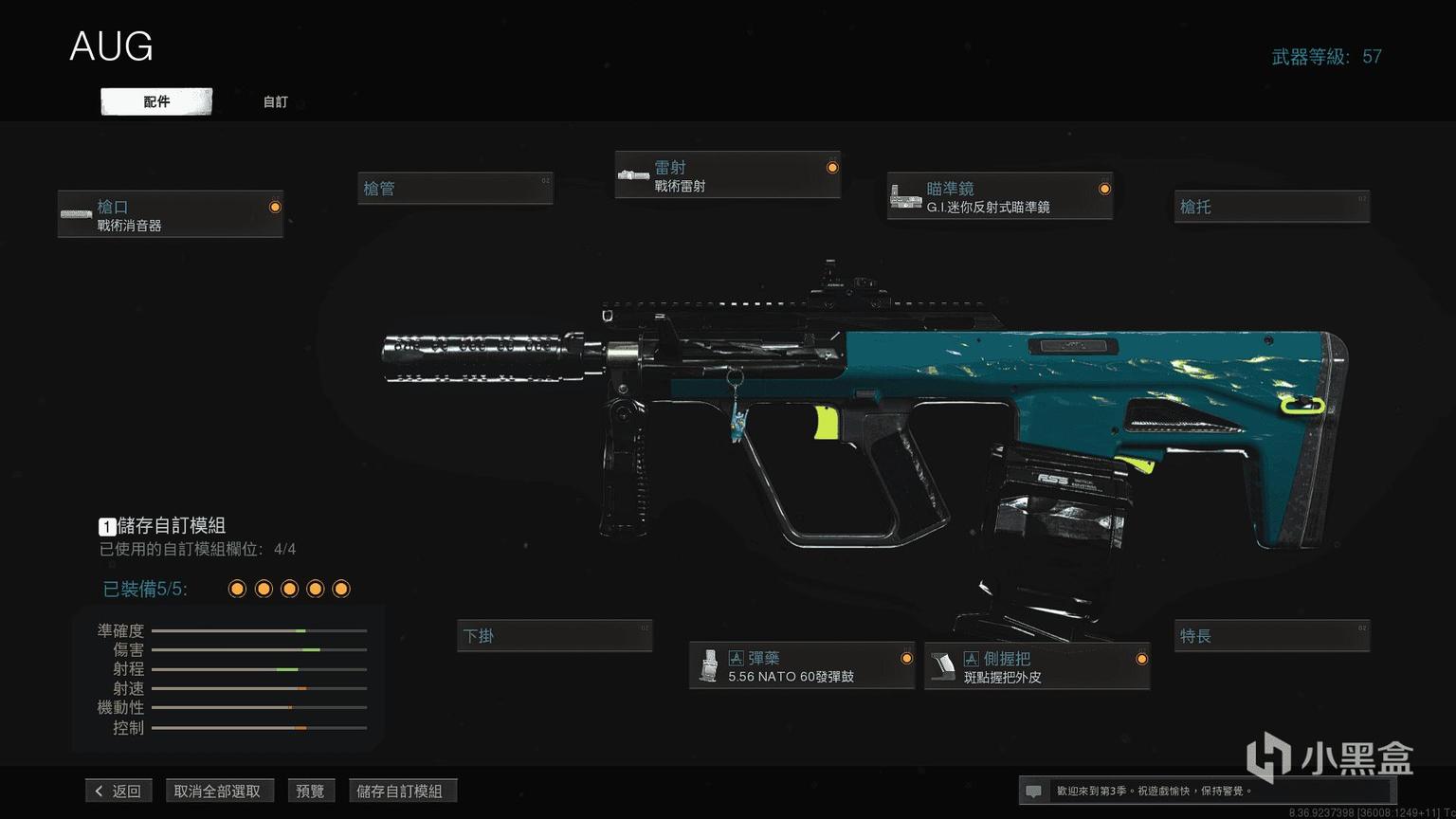Switch to the 配件 attachments tab
Viewport: 1456px width, 819px height.
(x=156, y=101)
